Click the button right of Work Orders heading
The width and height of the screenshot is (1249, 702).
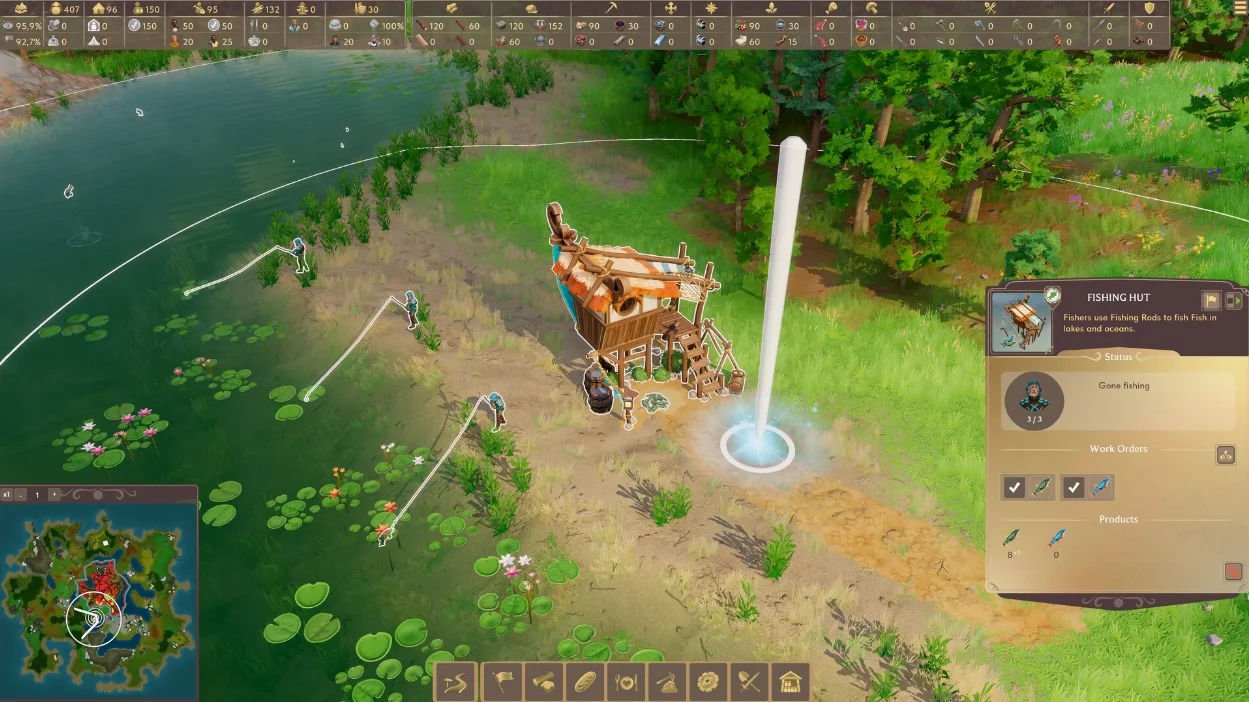click(x=1225, y=455)
